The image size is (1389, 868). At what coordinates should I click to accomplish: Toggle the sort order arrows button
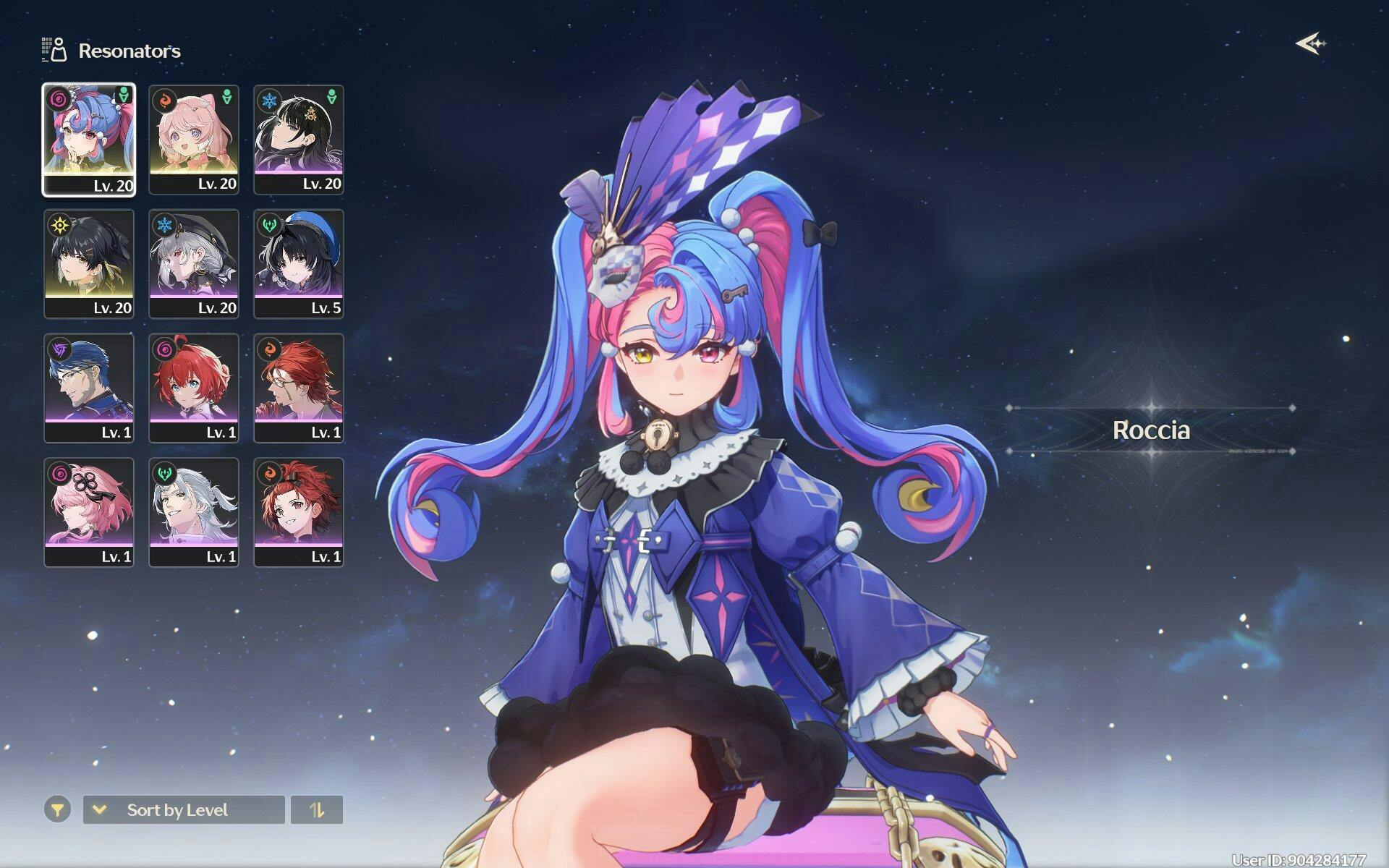pos(317,810)
